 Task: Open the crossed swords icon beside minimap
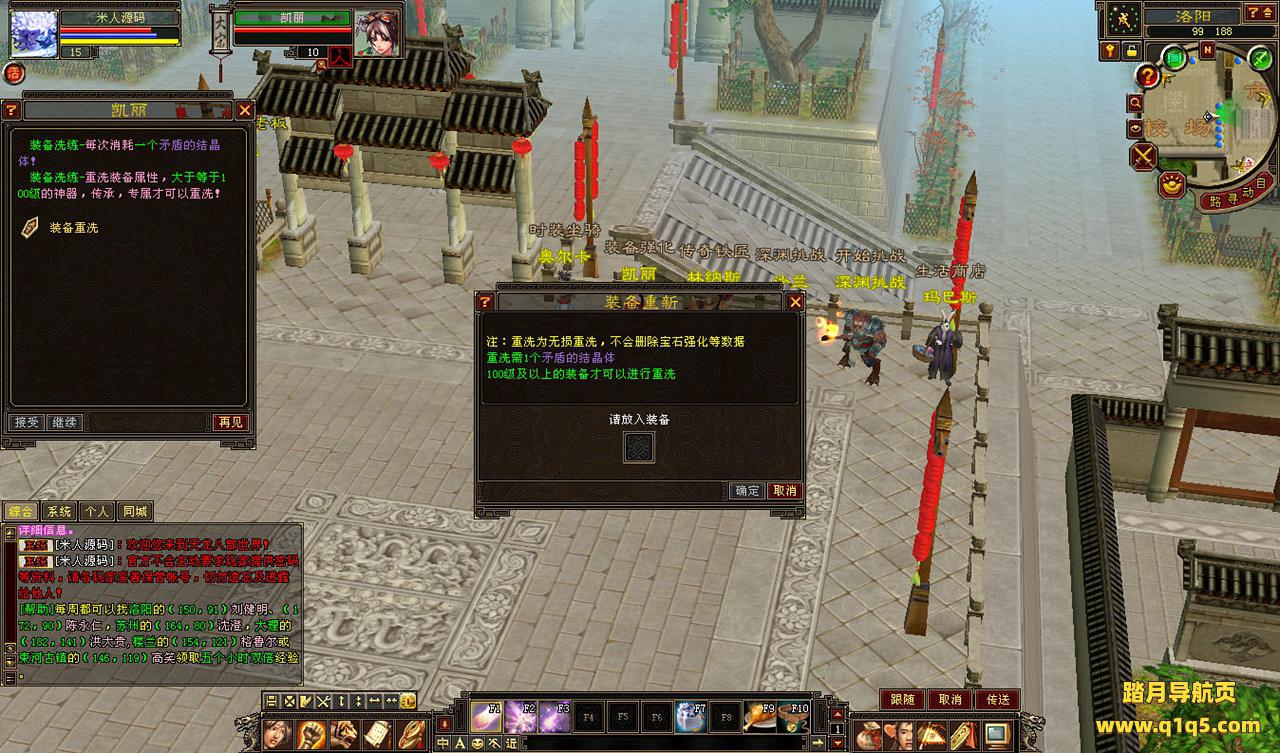[x=1143, y=156]
